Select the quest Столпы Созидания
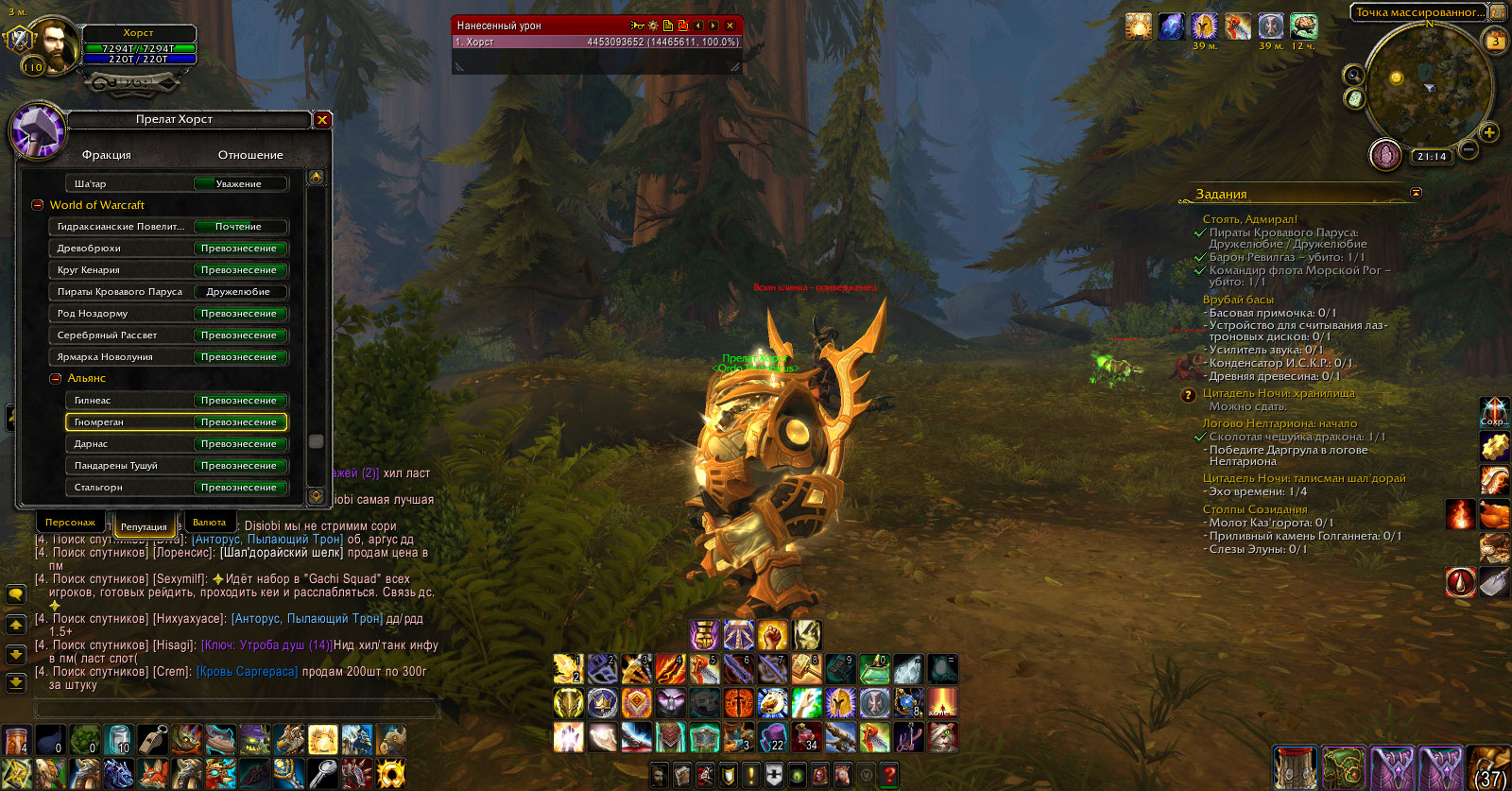Image resolution: width=1512 pixels, height=791 pixels. click(1255, 509)
